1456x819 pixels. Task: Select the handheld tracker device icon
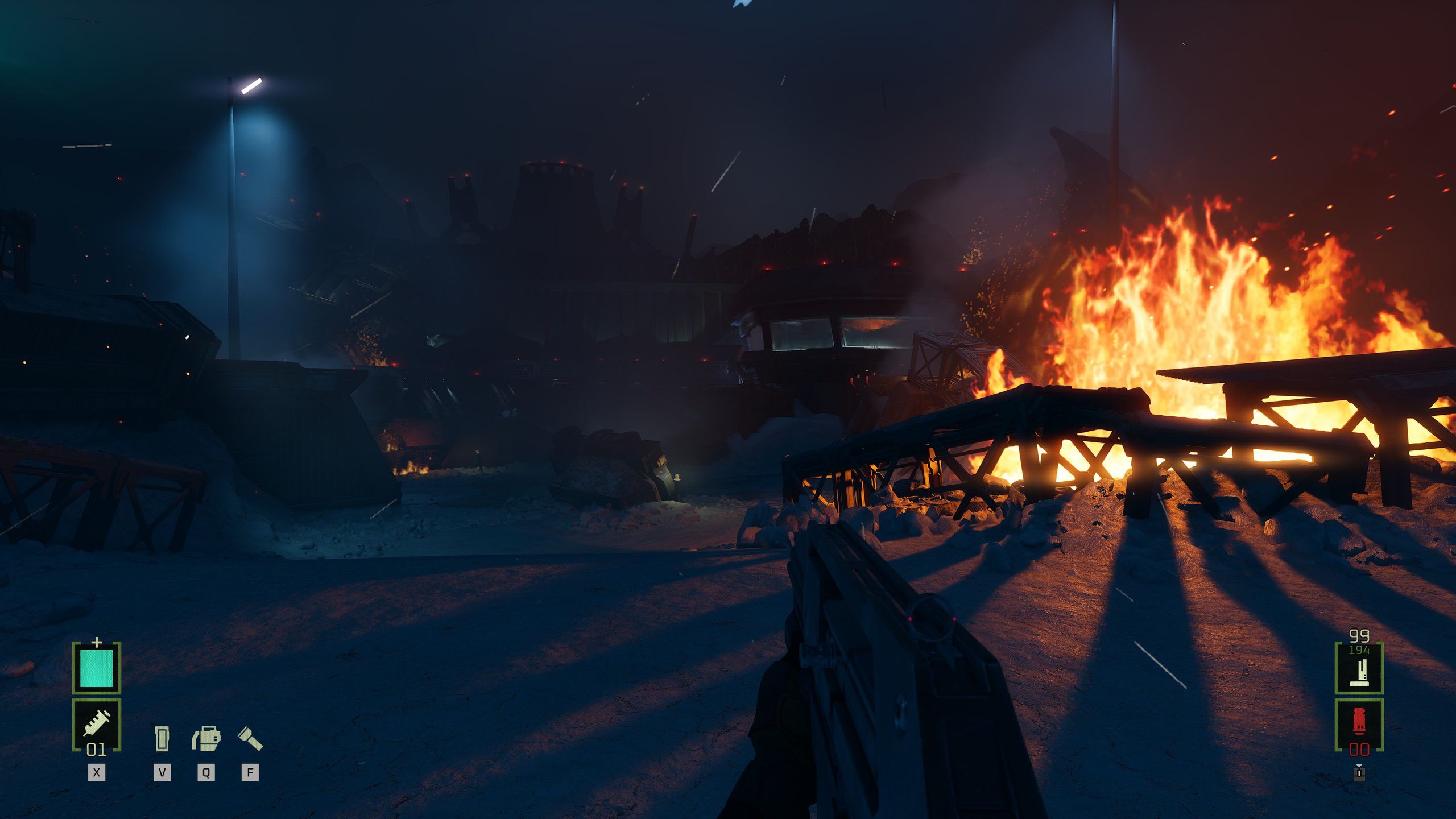click(162, 738)
